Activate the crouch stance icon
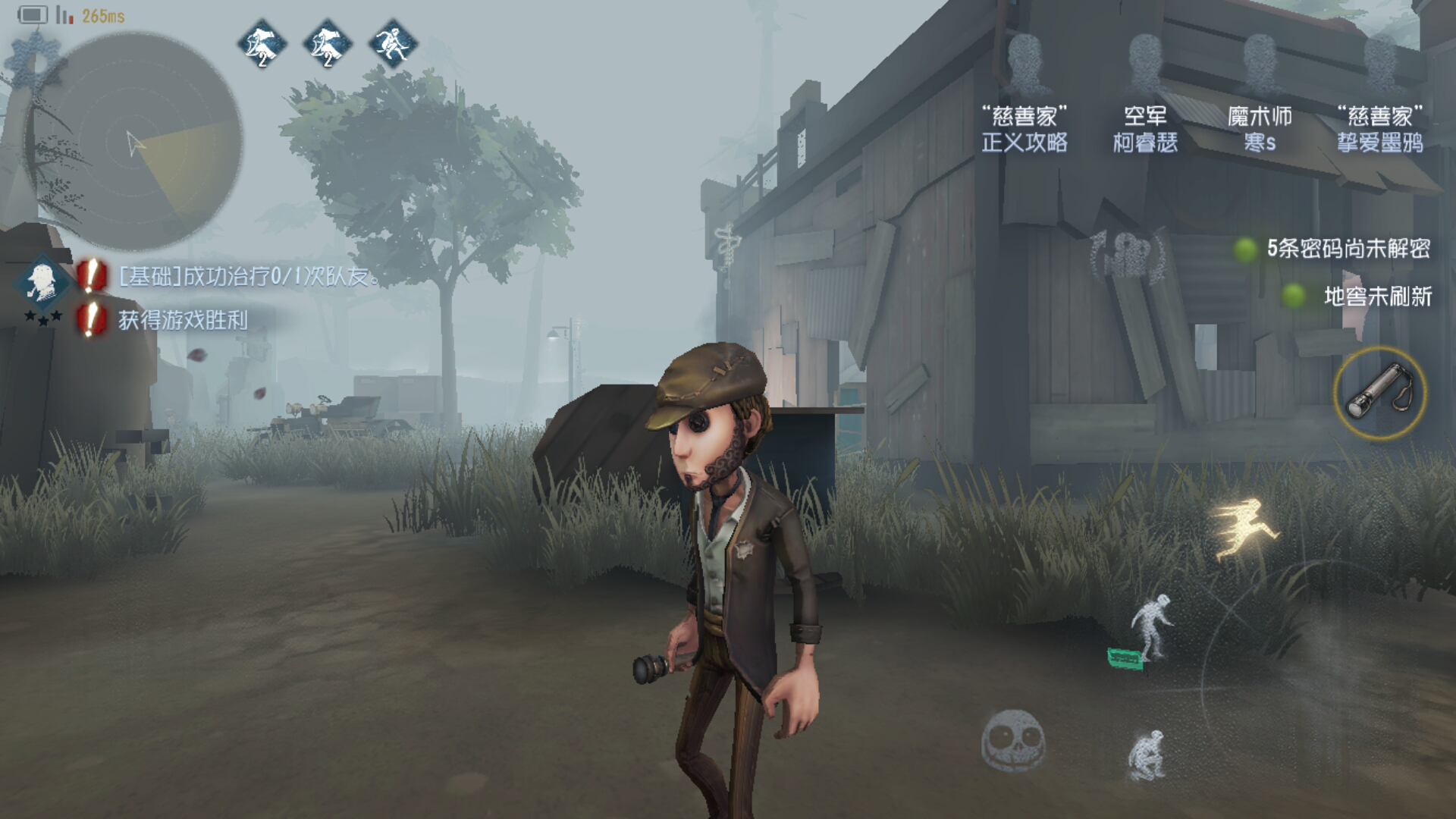 (x=1147, y=754)
